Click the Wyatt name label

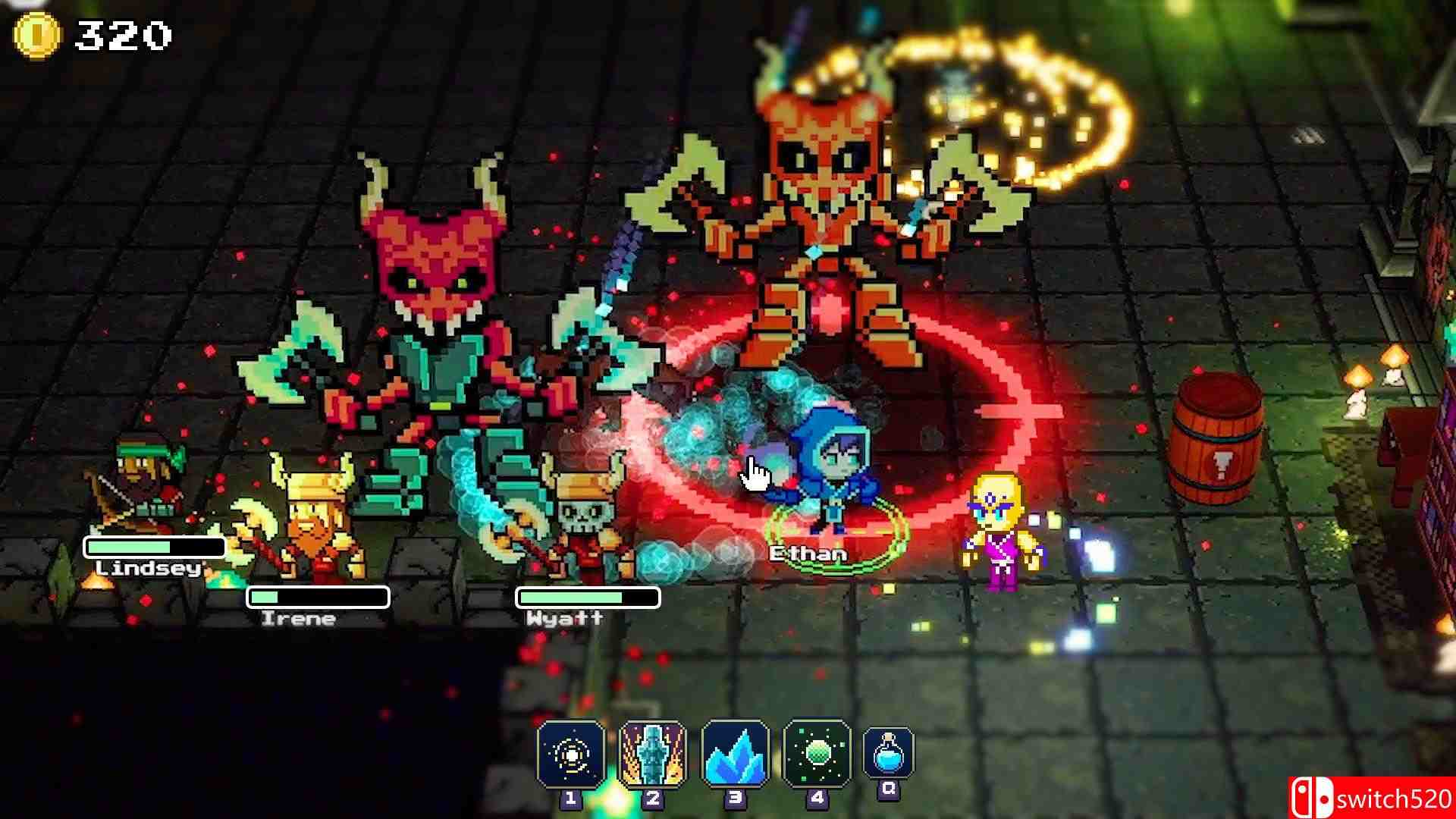click(x=565, y=618)
